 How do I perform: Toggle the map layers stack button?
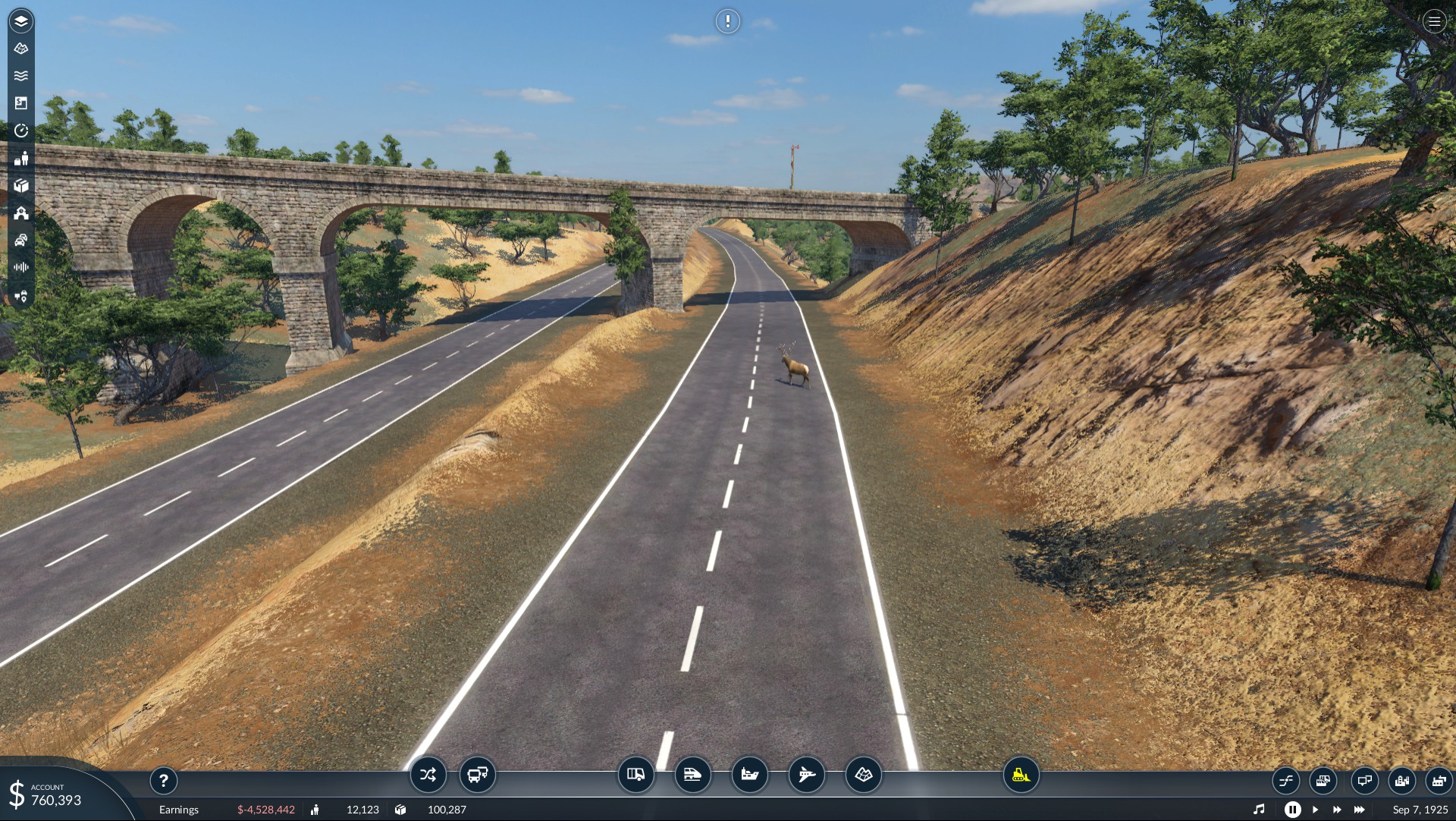[21, 21]
